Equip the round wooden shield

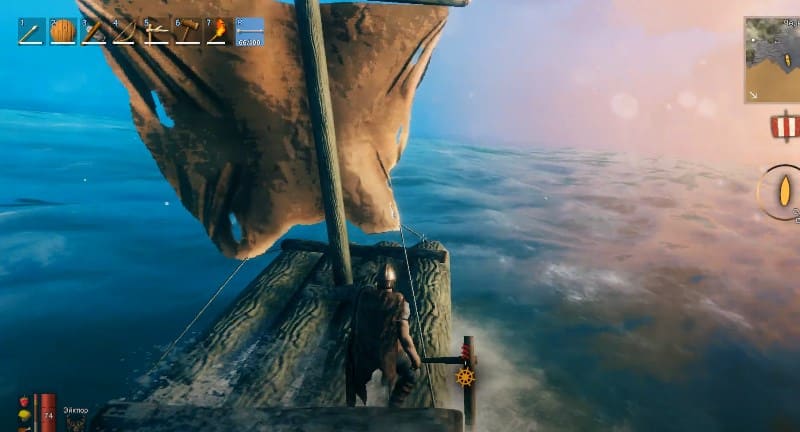tap(62, 31)
